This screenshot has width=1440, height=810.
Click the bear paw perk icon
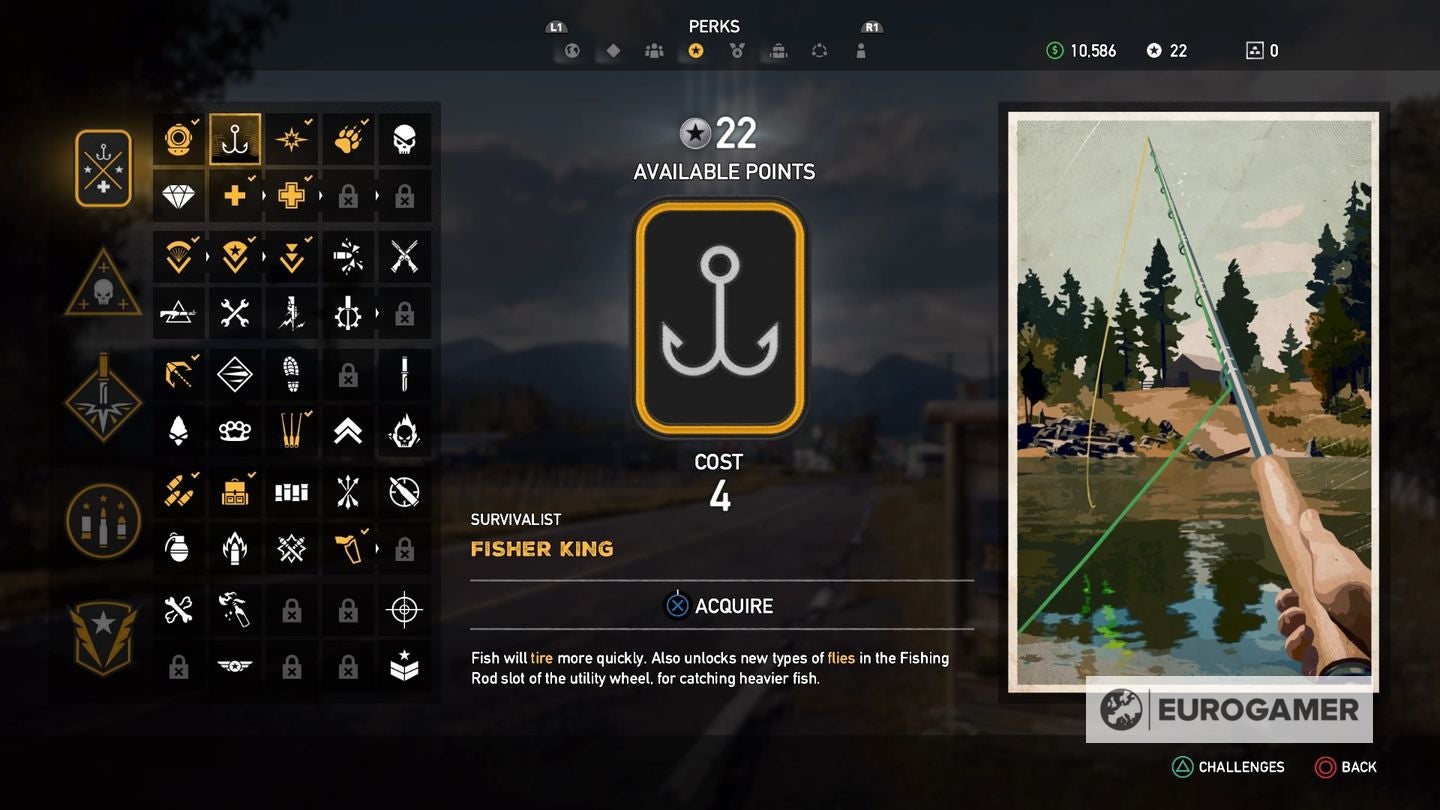(x=347, y=139)
